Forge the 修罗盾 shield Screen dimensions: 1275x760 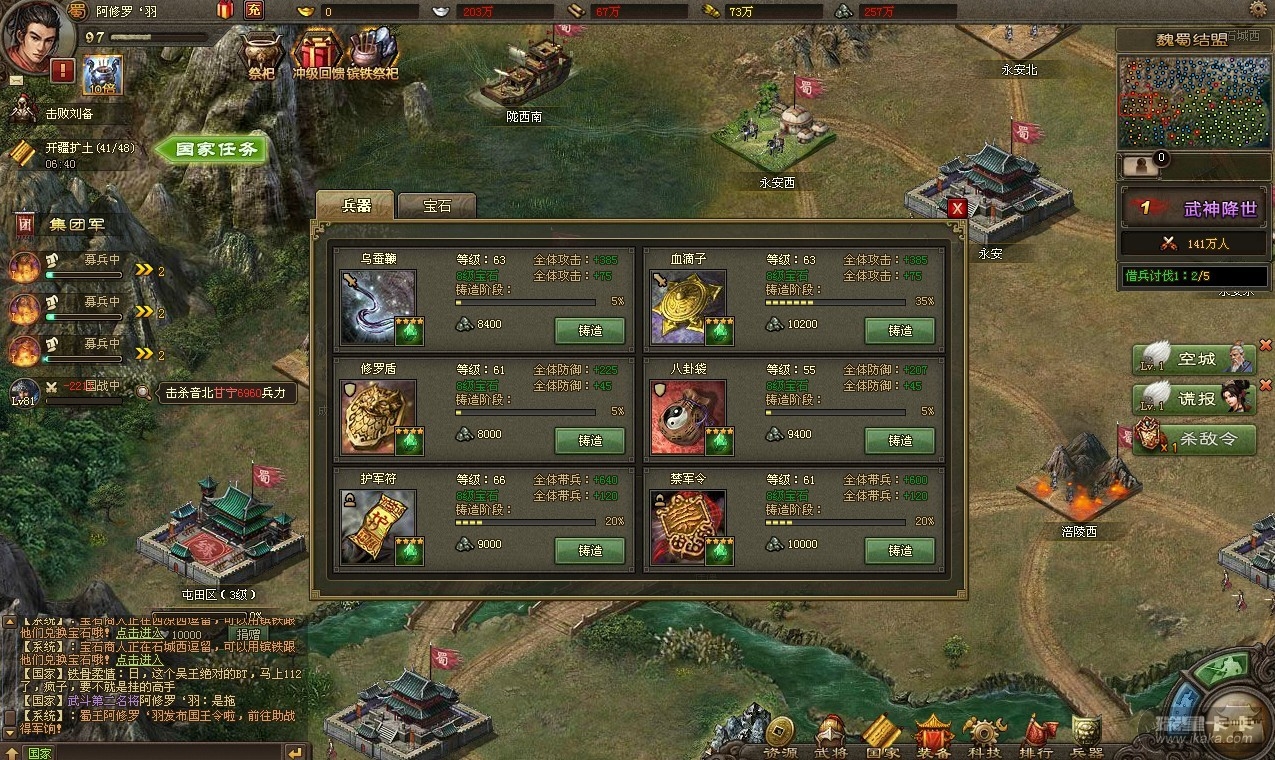(590, 440)
